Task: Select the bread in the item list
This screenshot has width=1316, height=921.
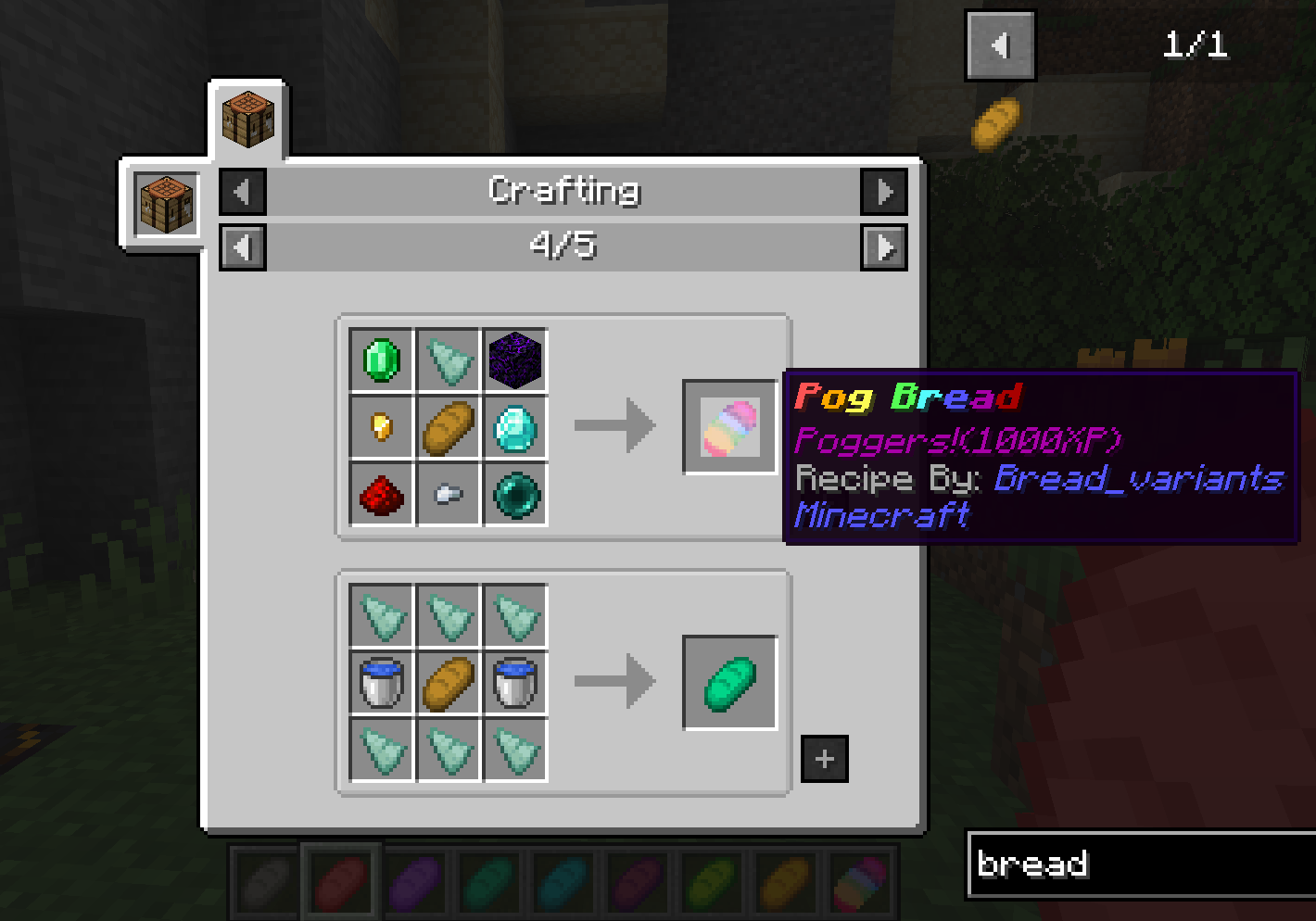Action: (996, 124)
